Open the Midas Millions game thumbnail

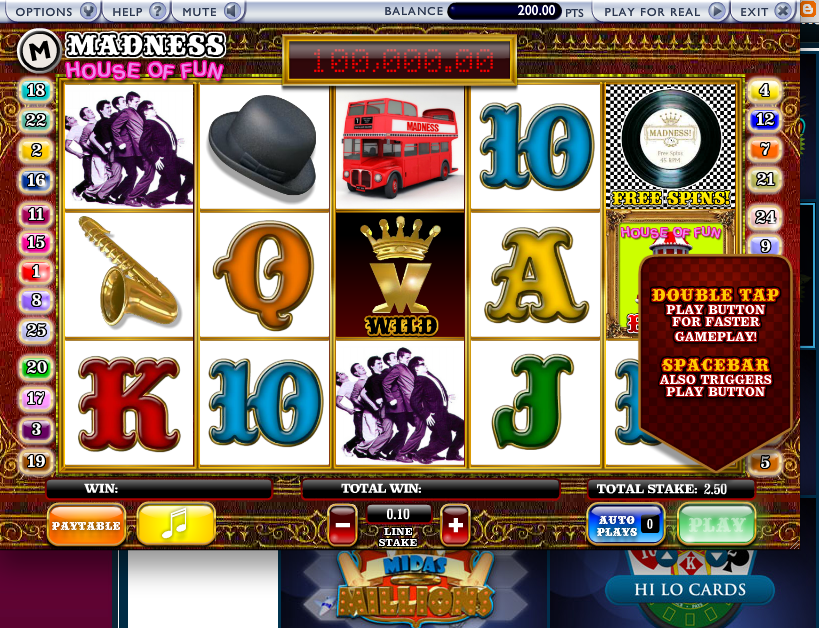click(414, 590)
